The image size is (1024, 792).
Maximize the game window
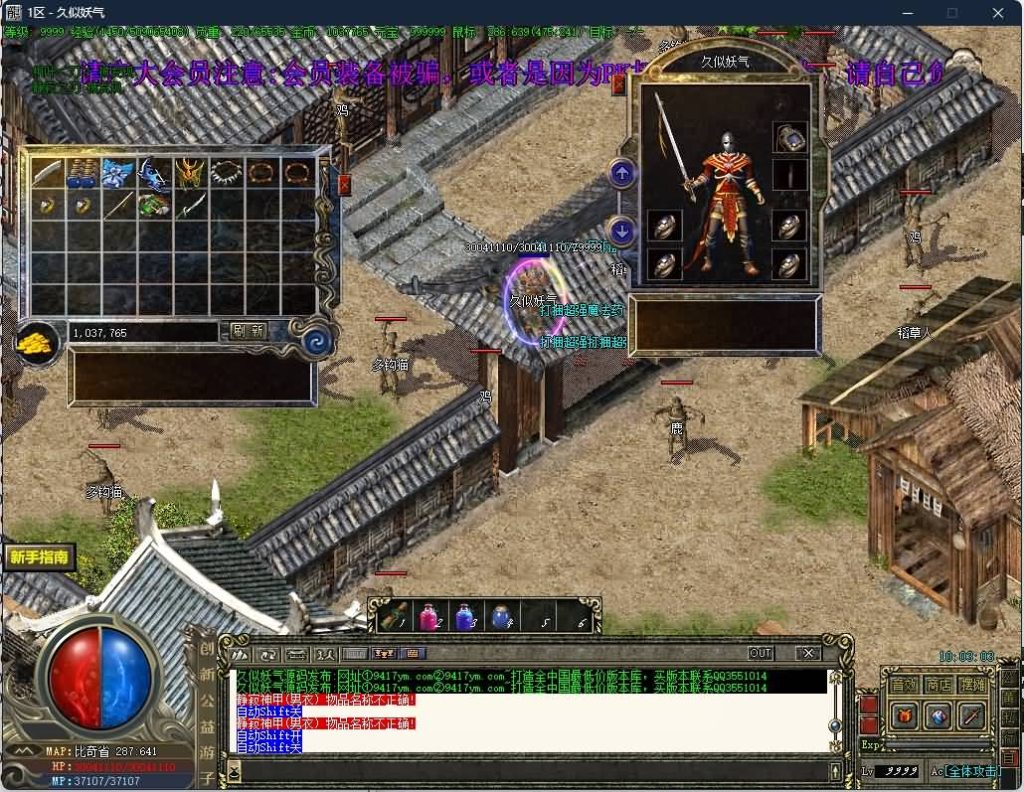click(x=952, y=13)
